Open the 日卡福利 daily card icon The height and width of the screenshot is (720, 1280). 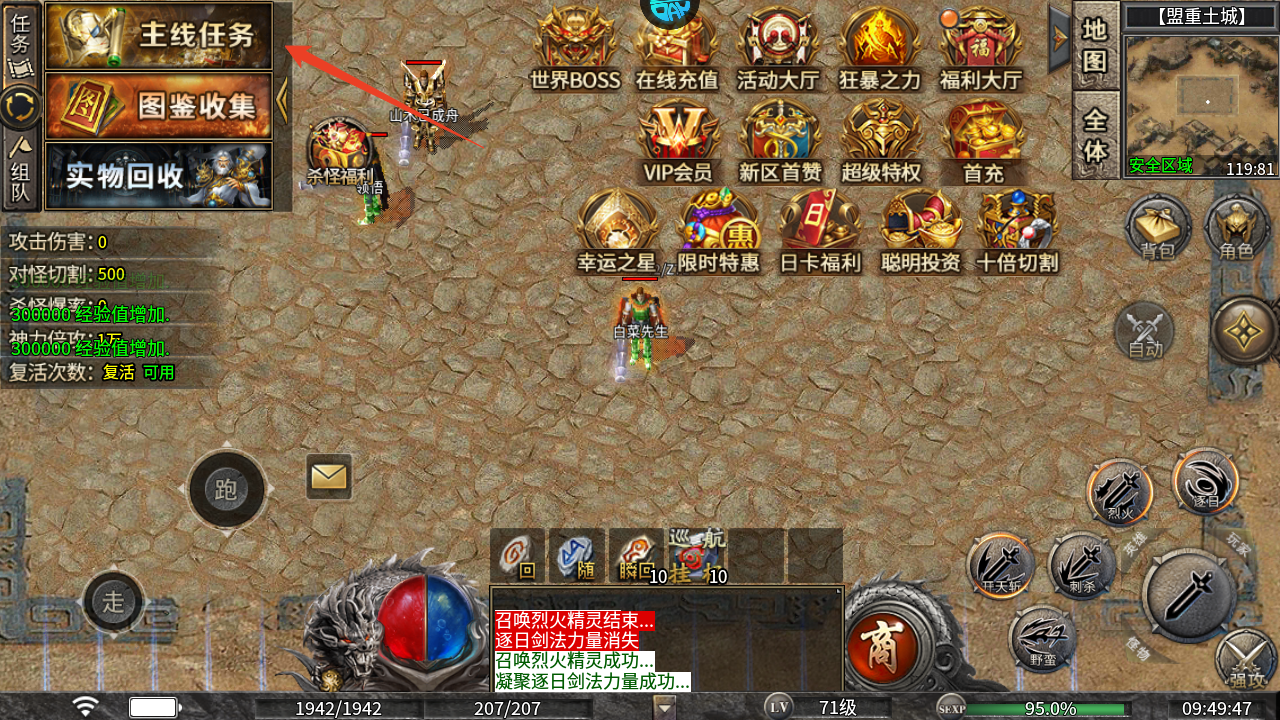819,233
